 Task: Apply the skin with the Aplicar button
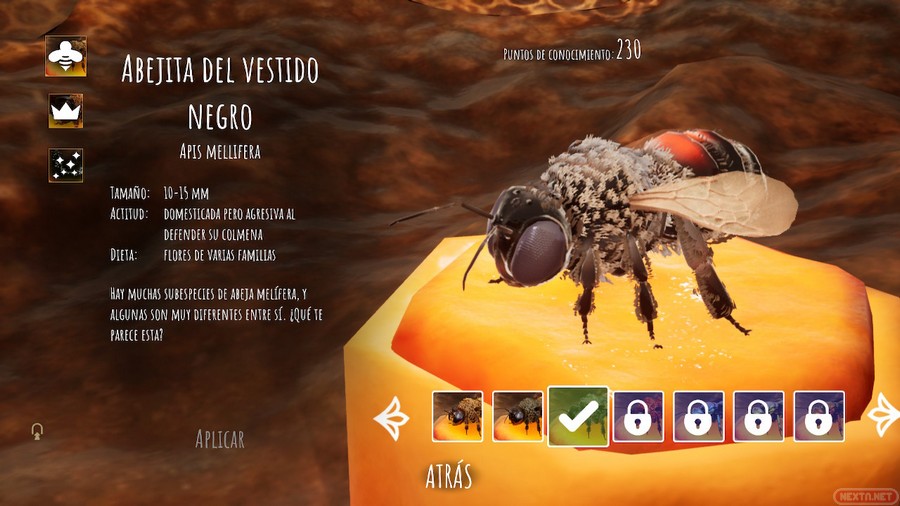(x=220, y=439)
